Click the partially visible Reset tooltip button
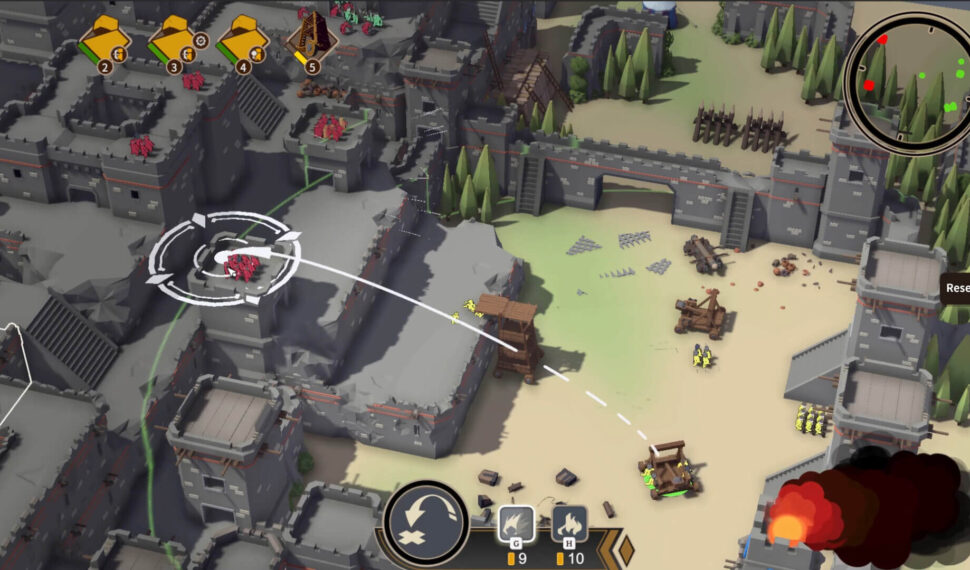The image size is (970, 570). pyautogui.click(x=956, y=288)
